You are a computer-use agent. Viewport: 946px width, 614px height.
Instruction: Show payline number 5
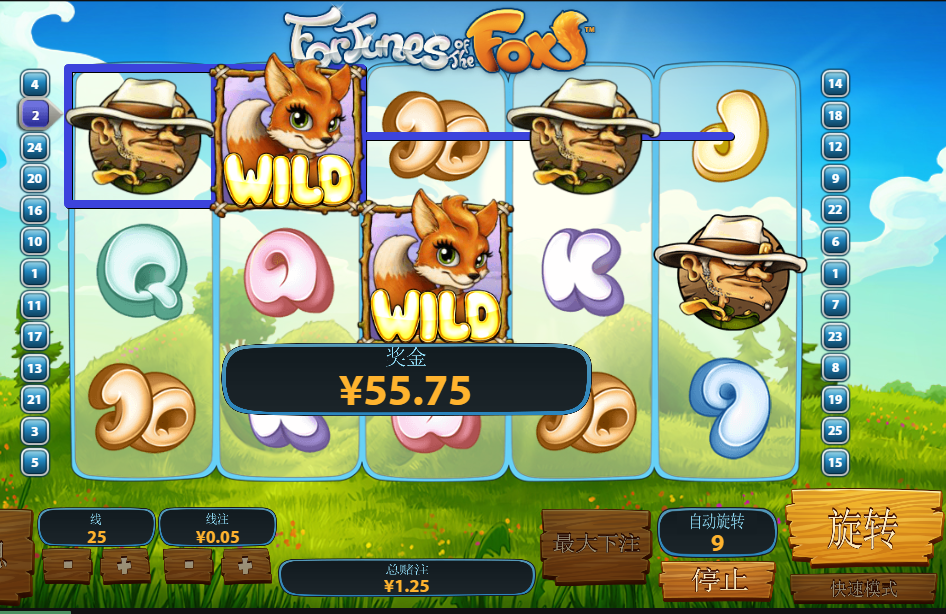pyautogui.click(x=35, y=462)
